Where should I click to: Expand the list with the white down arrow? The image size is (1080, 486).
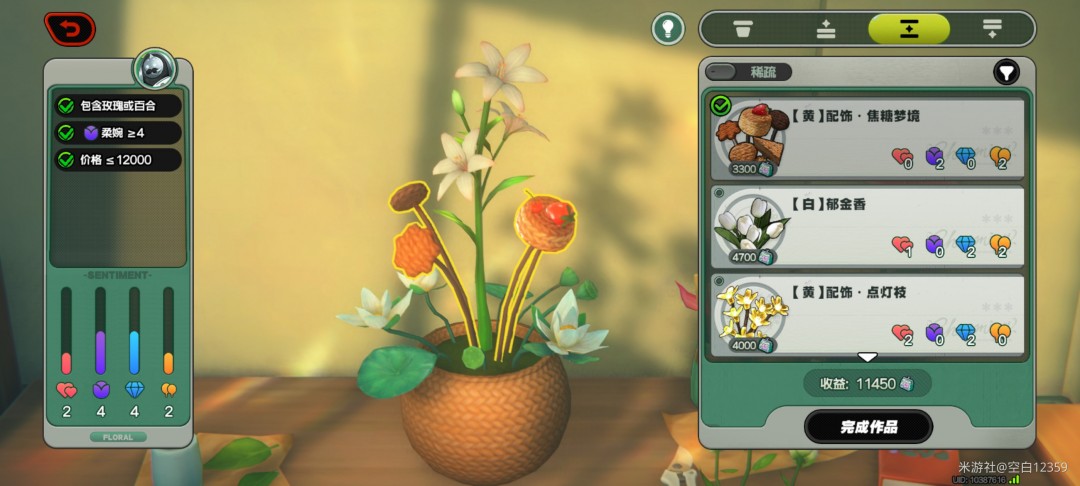coord(867,357)
